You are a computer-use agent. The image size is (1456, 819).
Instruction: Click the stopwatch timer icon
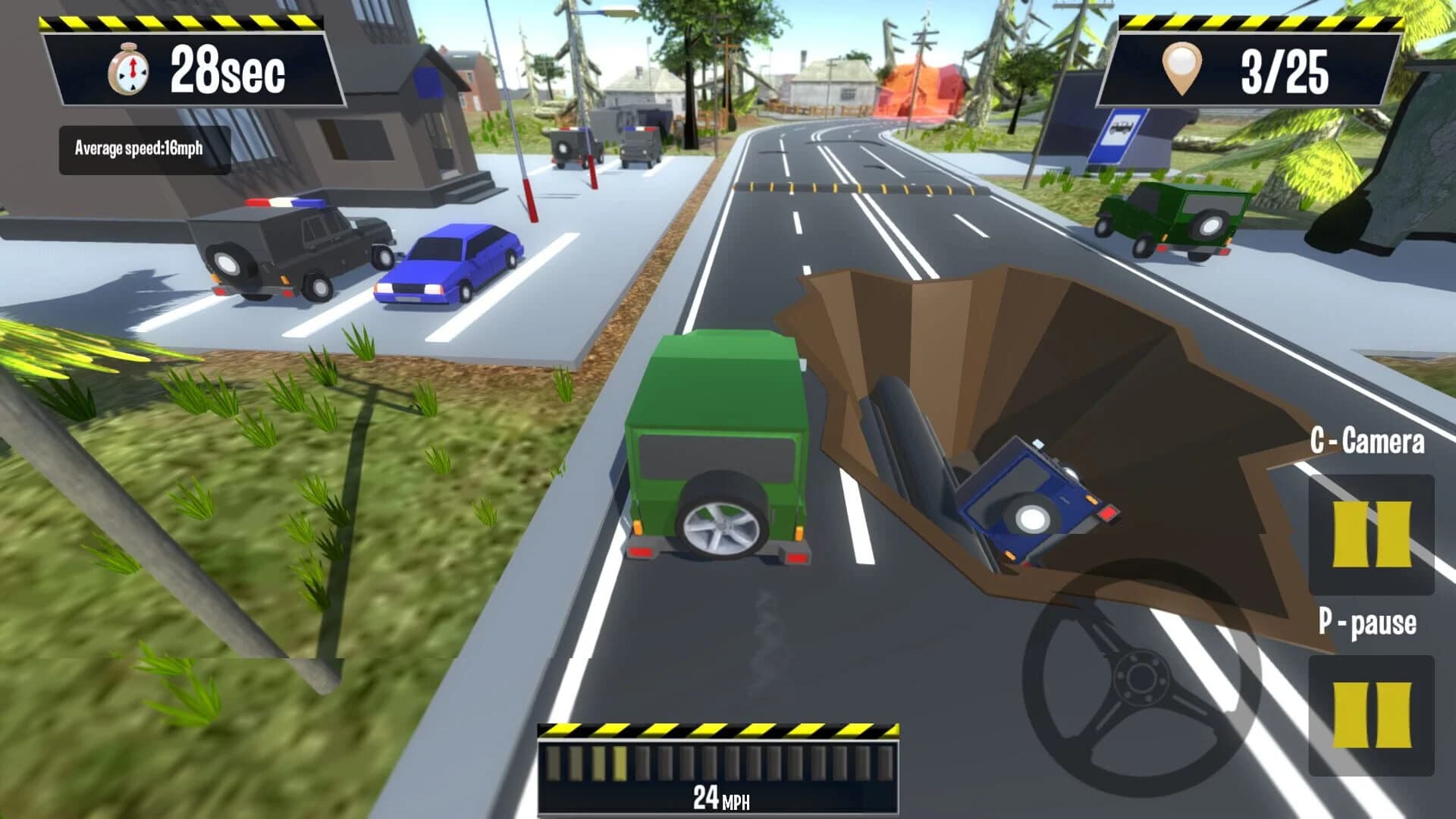129,68
